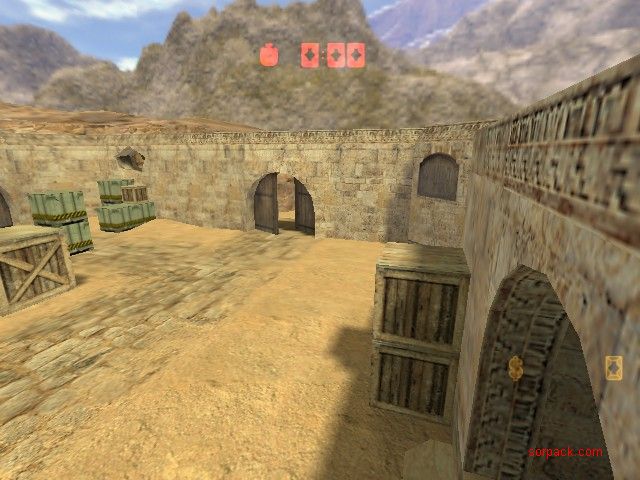Image resolution: width=640 pixels, height=480 pixels.
Task: Click the red bomb icon beside the timer
Action: click(269, 55)
